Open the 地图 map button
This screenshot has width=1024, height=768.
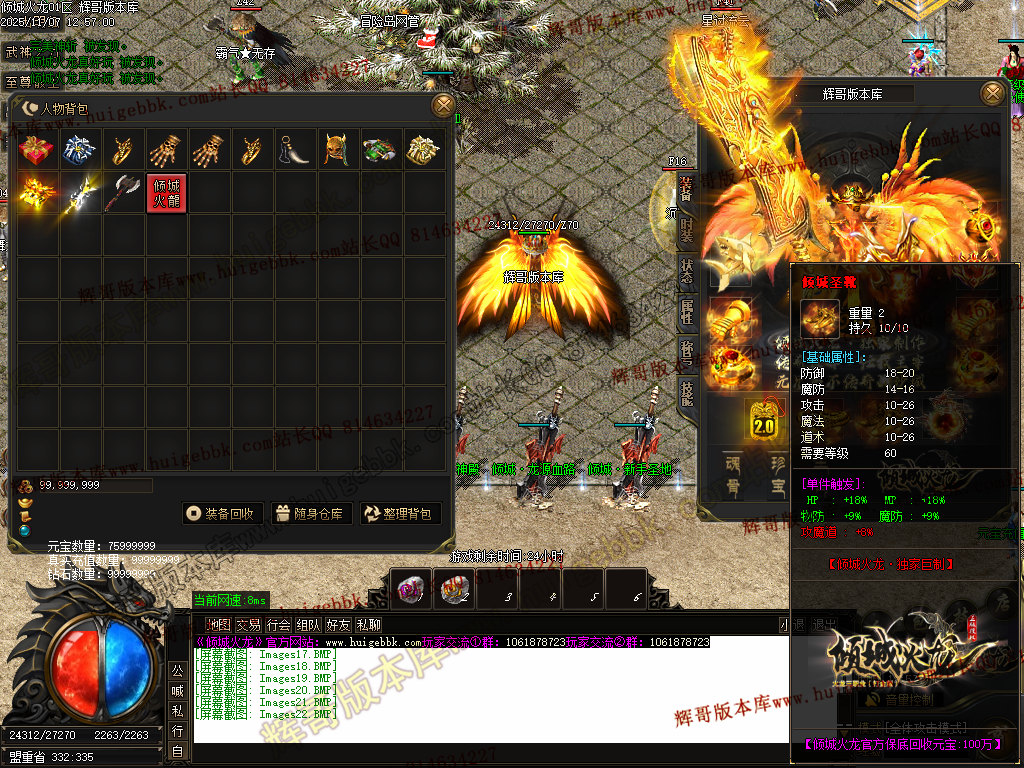pos(217,626)
